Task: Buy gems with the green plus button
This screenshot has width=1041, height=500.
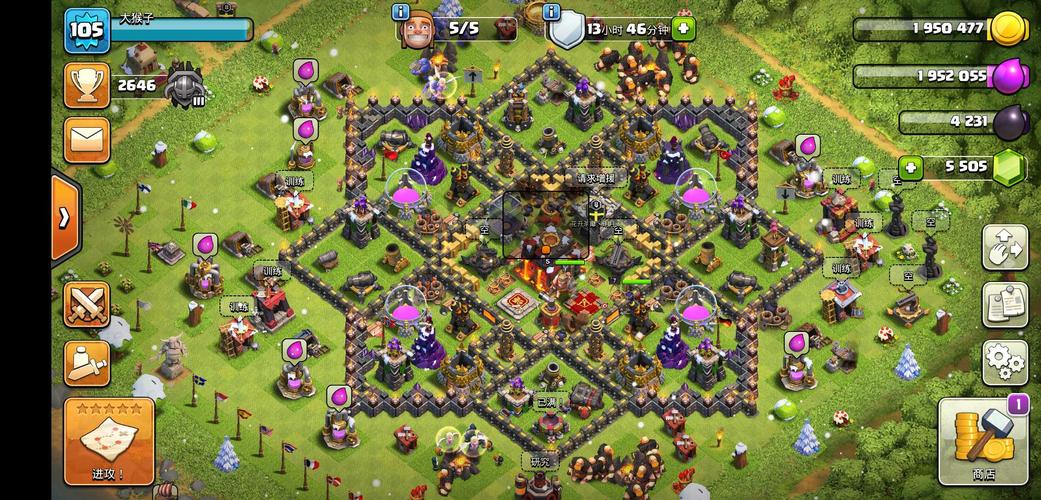Action: (910, 168)
